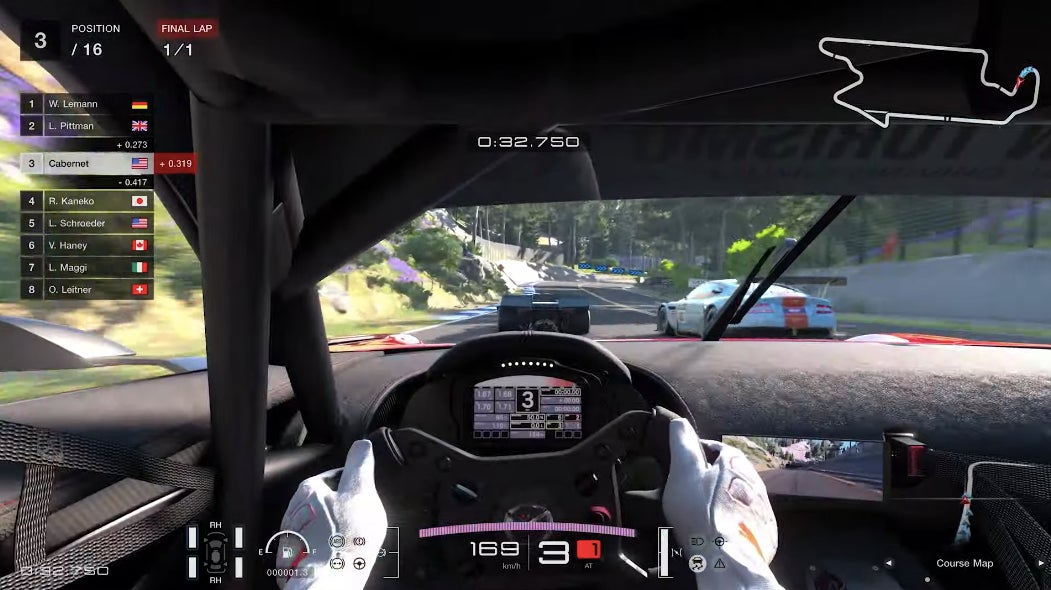
Task: Click the Course Map right arrow
Action: (1041, 563)
